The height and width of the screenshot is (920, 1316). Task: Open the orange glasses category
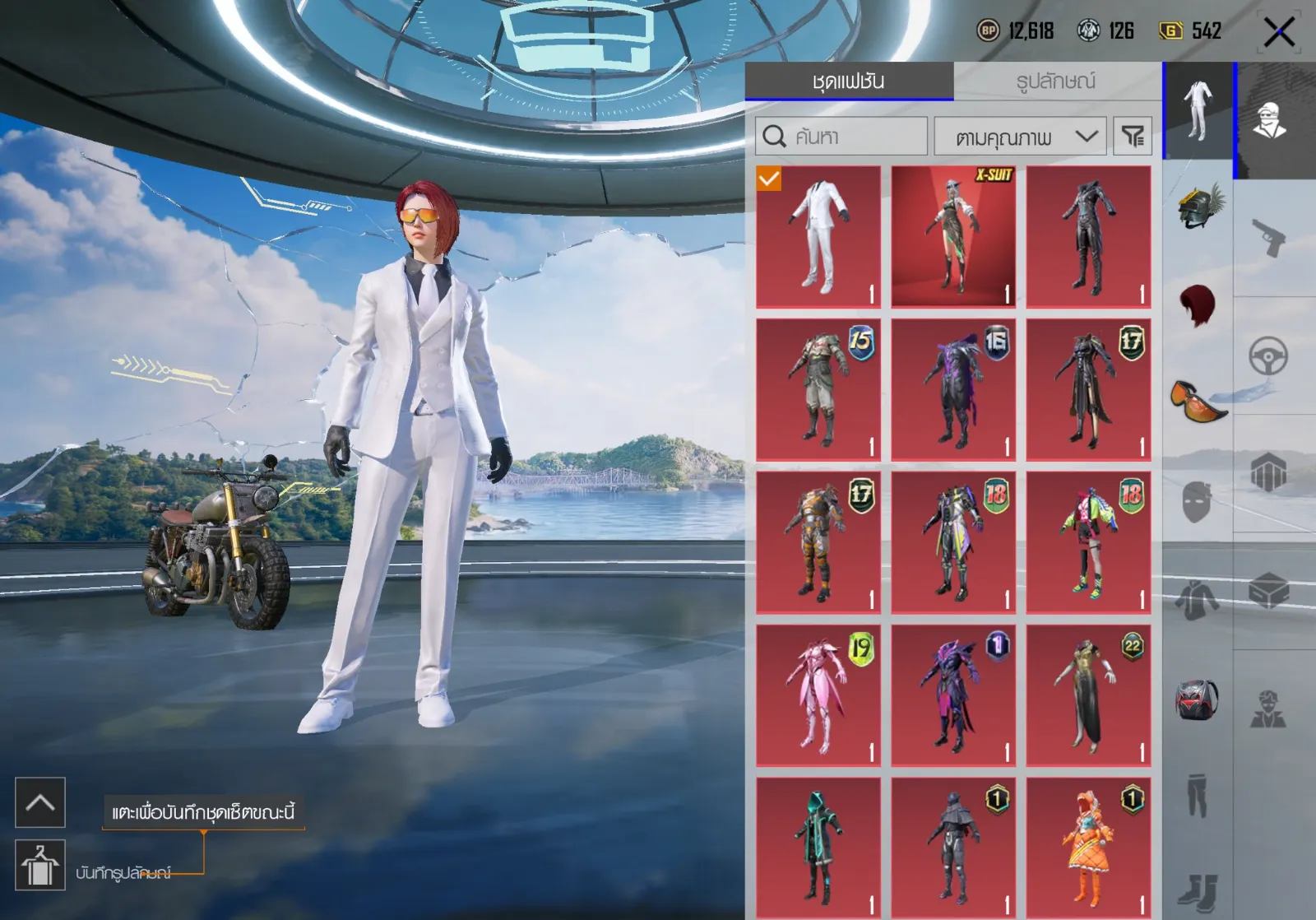[x=1198, y=401]
